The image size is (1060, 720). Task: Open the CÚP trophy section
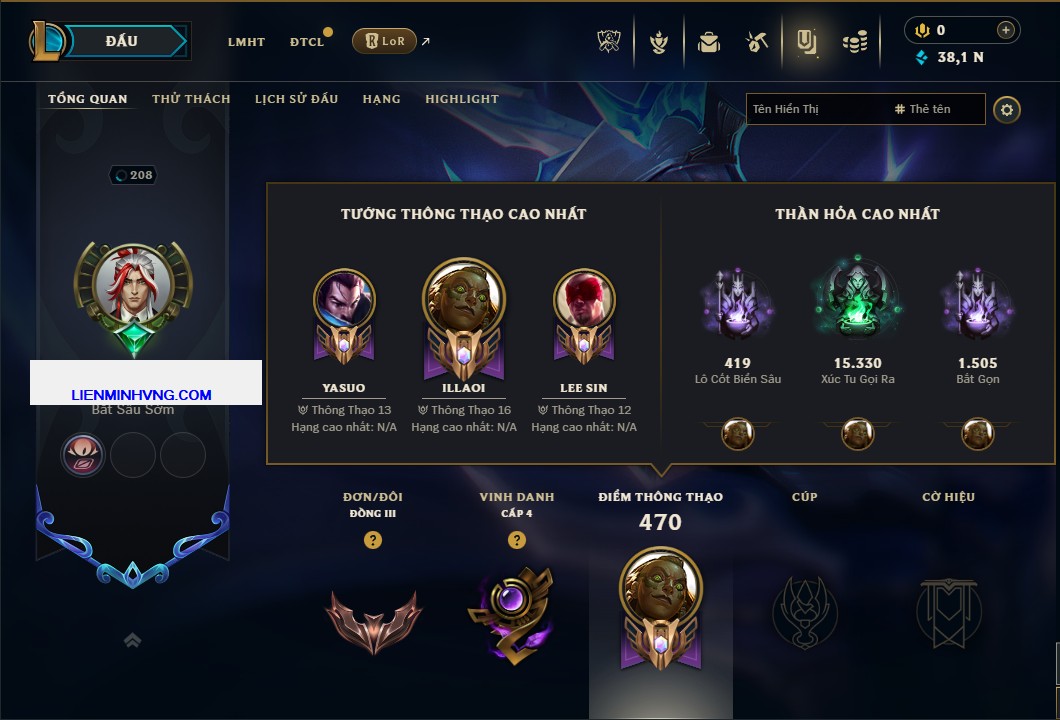[x=804, y=609]
